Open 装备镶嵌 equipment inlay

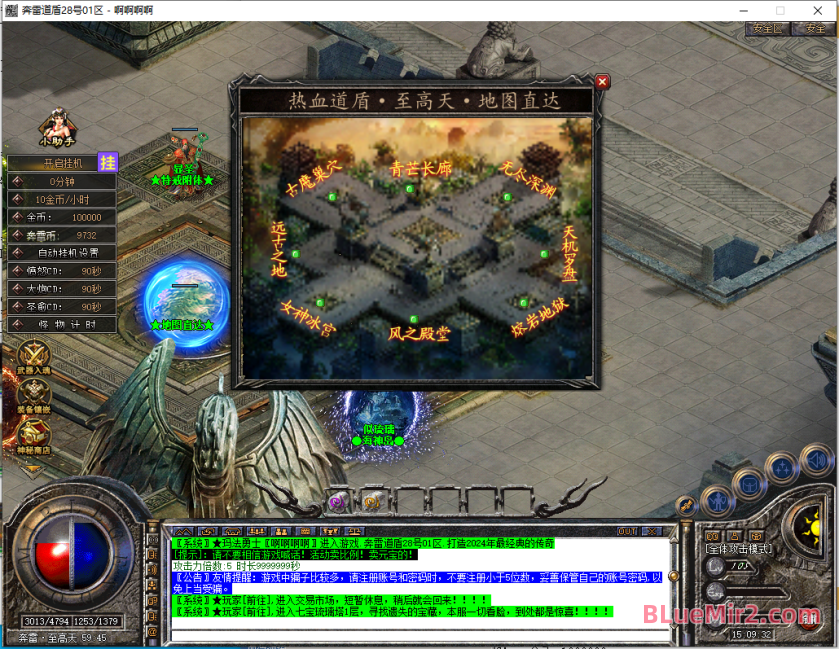(34, 396)
